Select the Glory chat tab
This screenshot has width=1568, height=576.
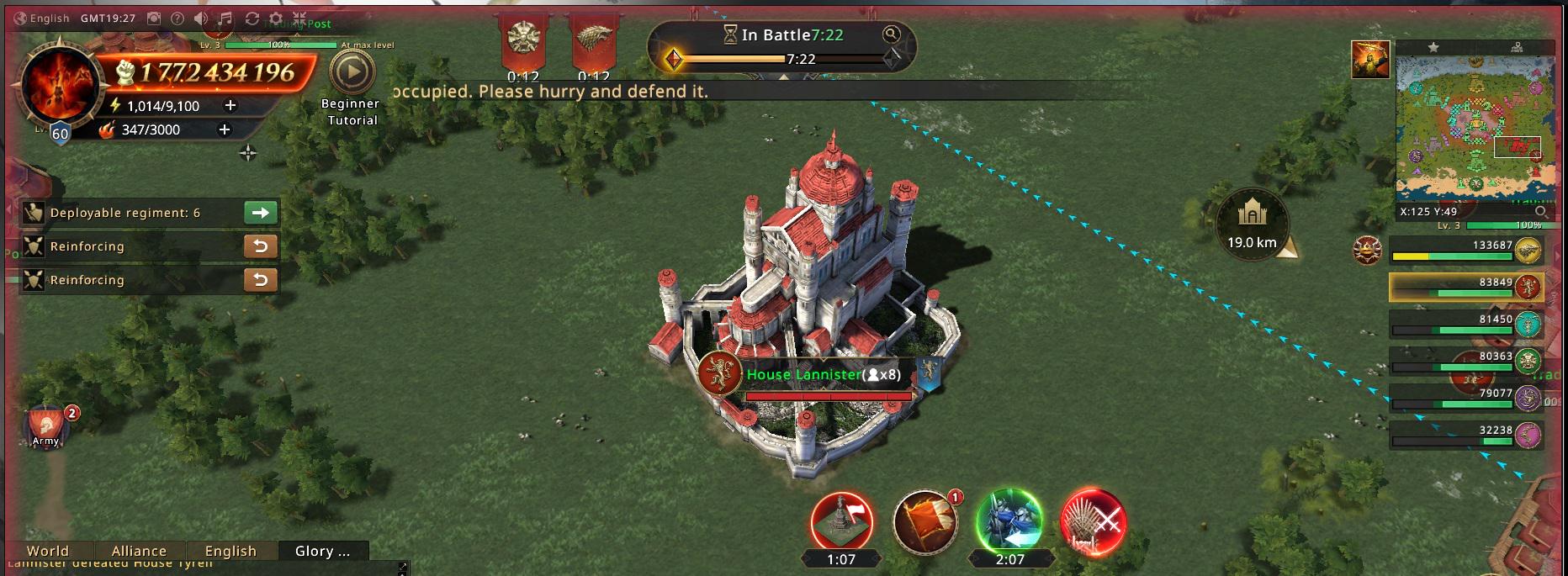(322, 551)
